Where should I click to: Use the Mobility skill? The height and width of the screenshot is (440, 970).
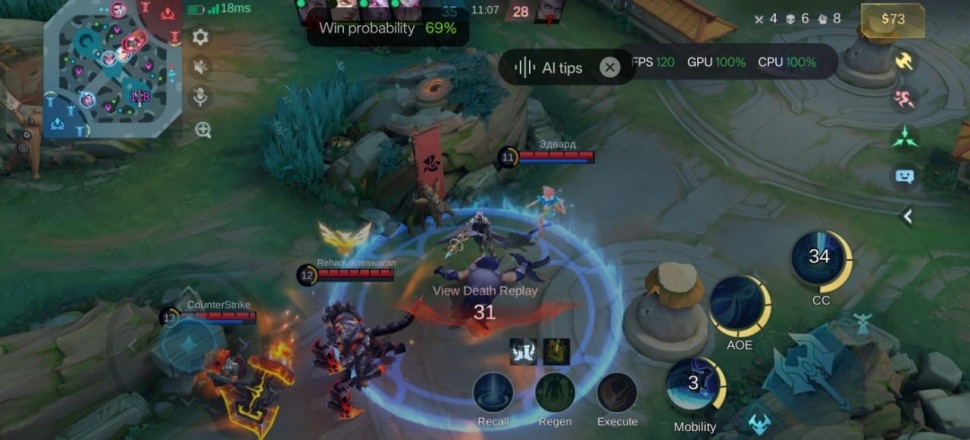(694, 385)
